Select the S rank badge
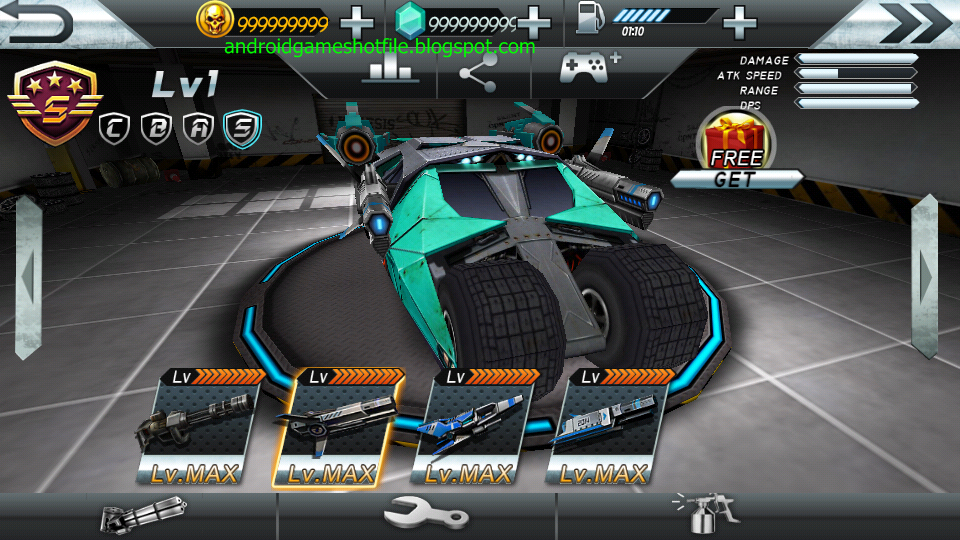This screenshot has height=540, width=960. point(242,126)
